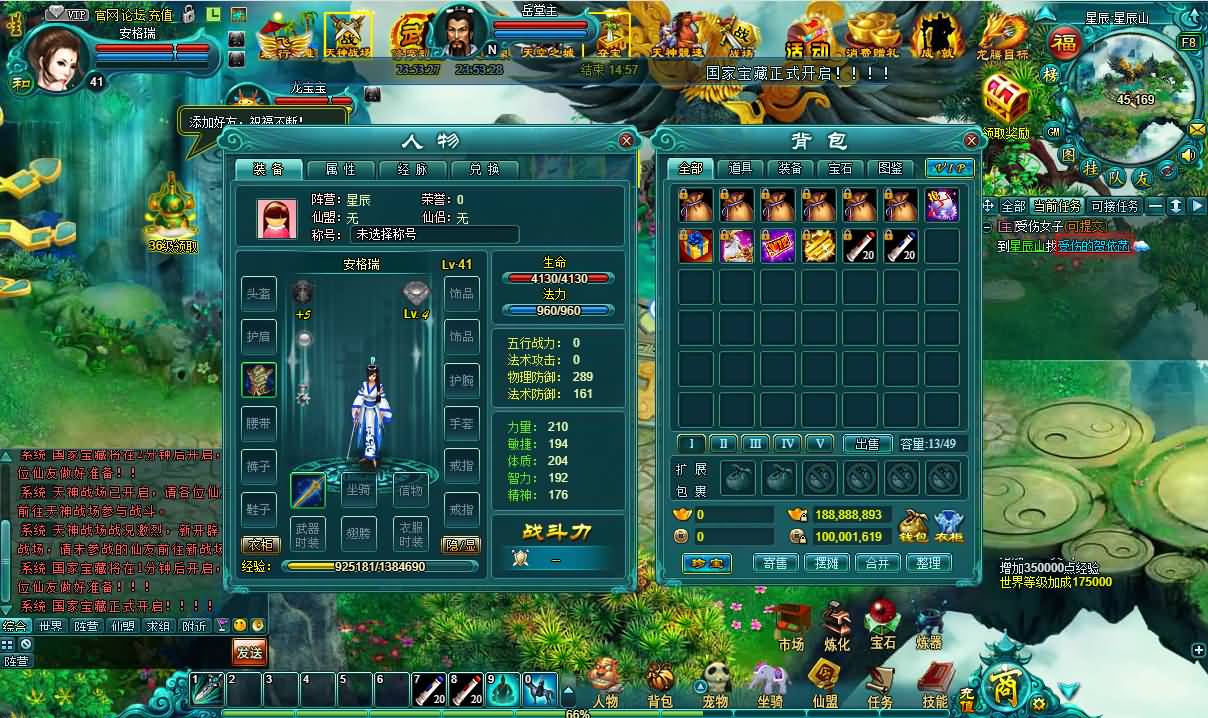Image resolution: width=1208 pixels, height=718 pixels.
Task: Click the 合并 merge button
Action: coord(877,563)
